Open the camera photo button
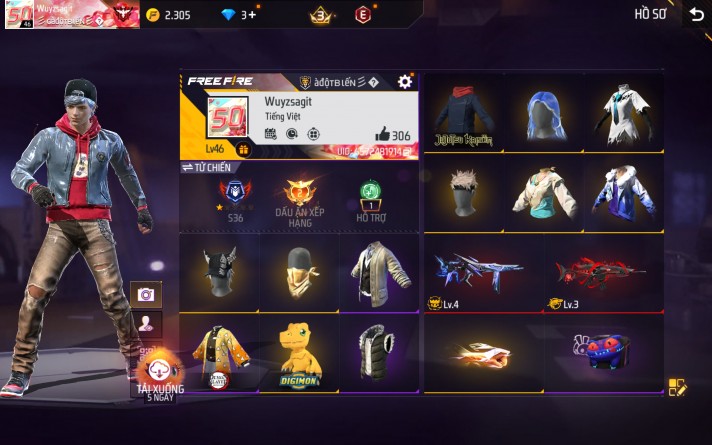712x445 pixels. click(146, 294)
